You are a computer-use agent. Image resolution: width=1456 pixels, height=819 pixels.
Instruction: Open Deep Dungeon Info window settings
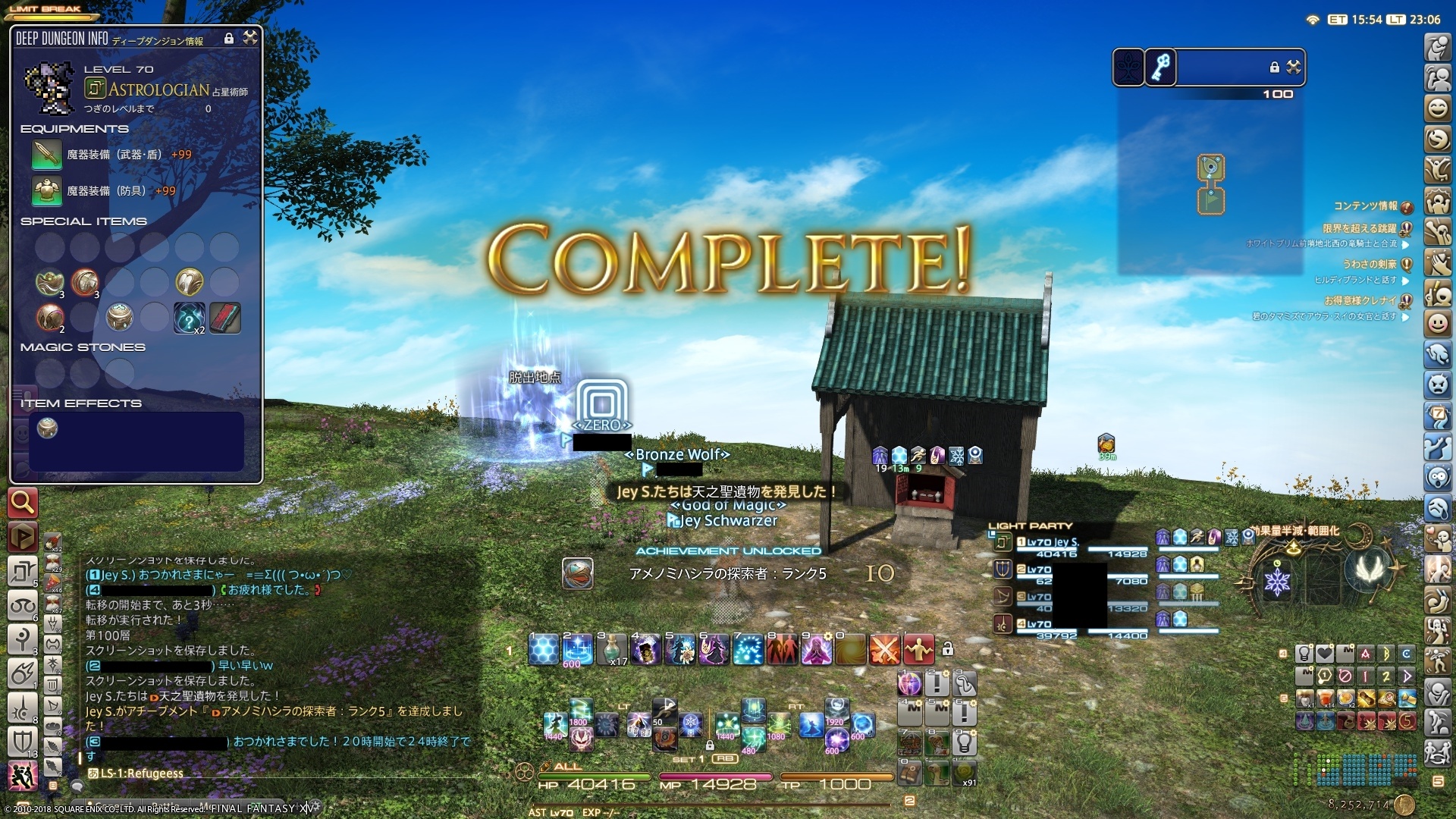click(x=249, y=38)
